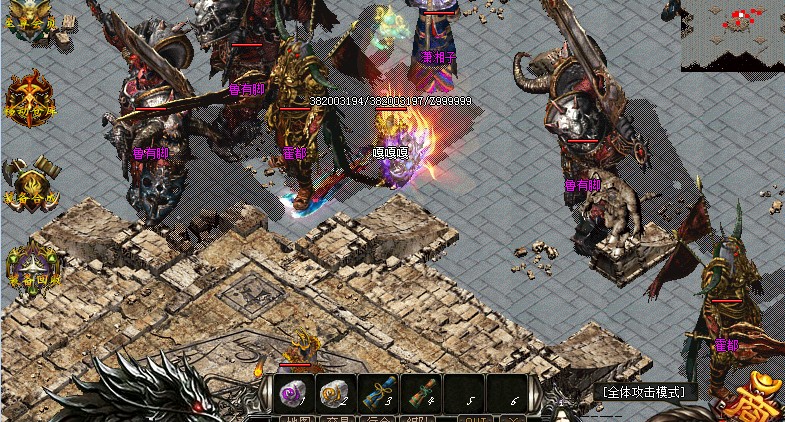Click the minimap in the corner
The width and height of the screenshot is (785, 422).
coord(733,35)
